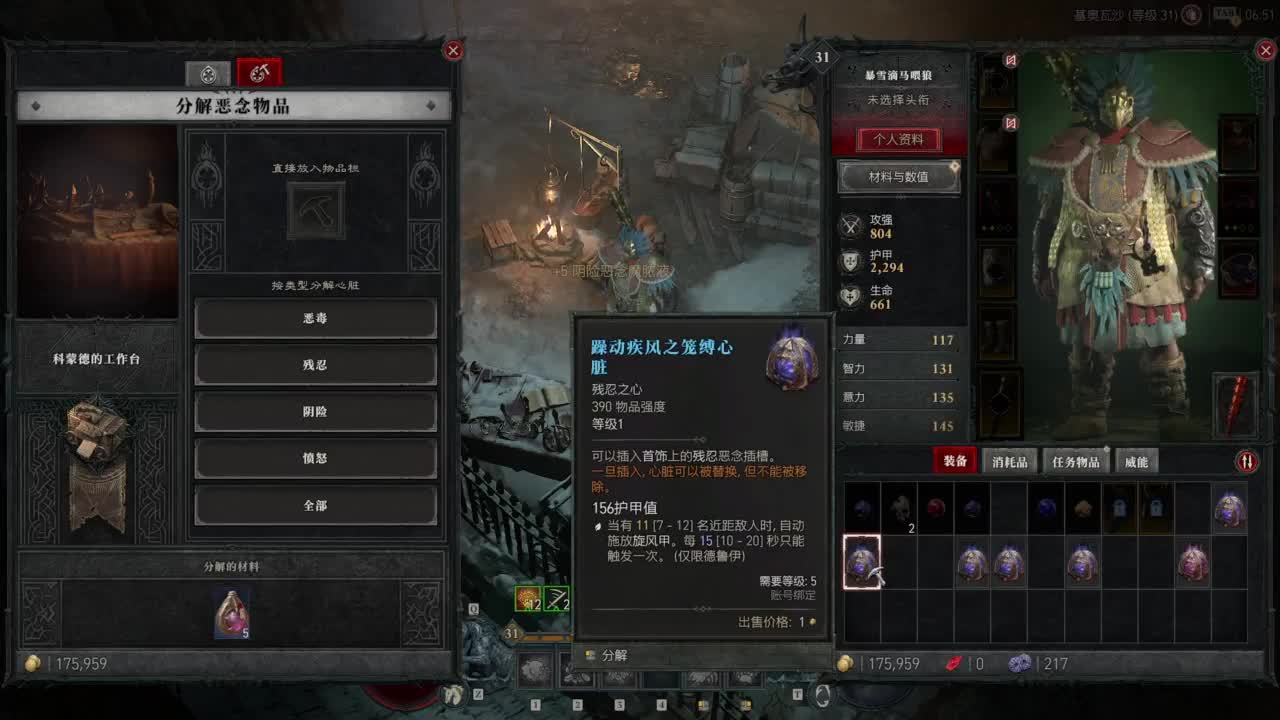Click the 全部 salvage-all button
The image size is (1280, 720).
click(316, 506)
